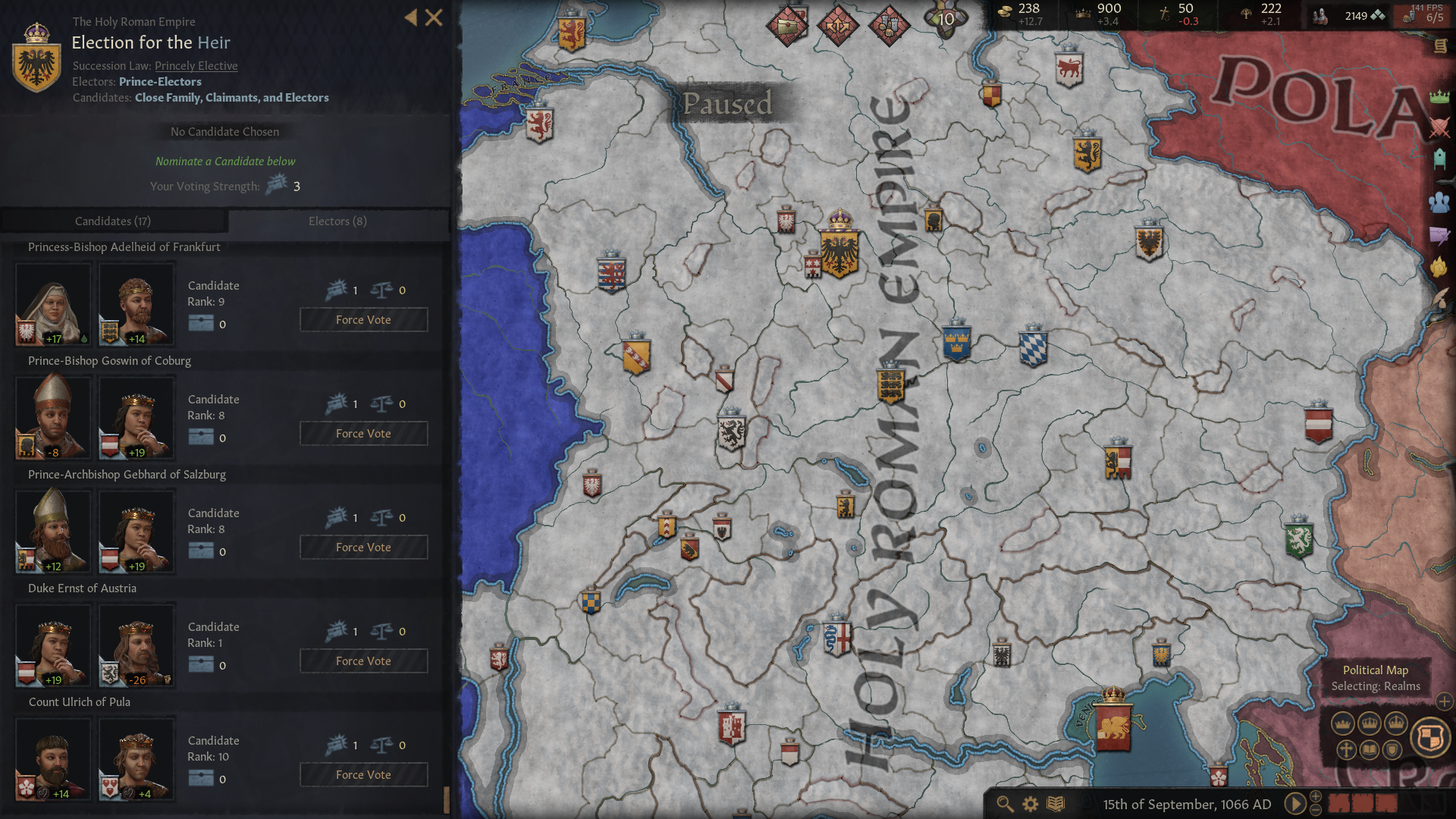Open the Court vassals people icon
The image size is (1456, 819).
[x=1439, y=202]
